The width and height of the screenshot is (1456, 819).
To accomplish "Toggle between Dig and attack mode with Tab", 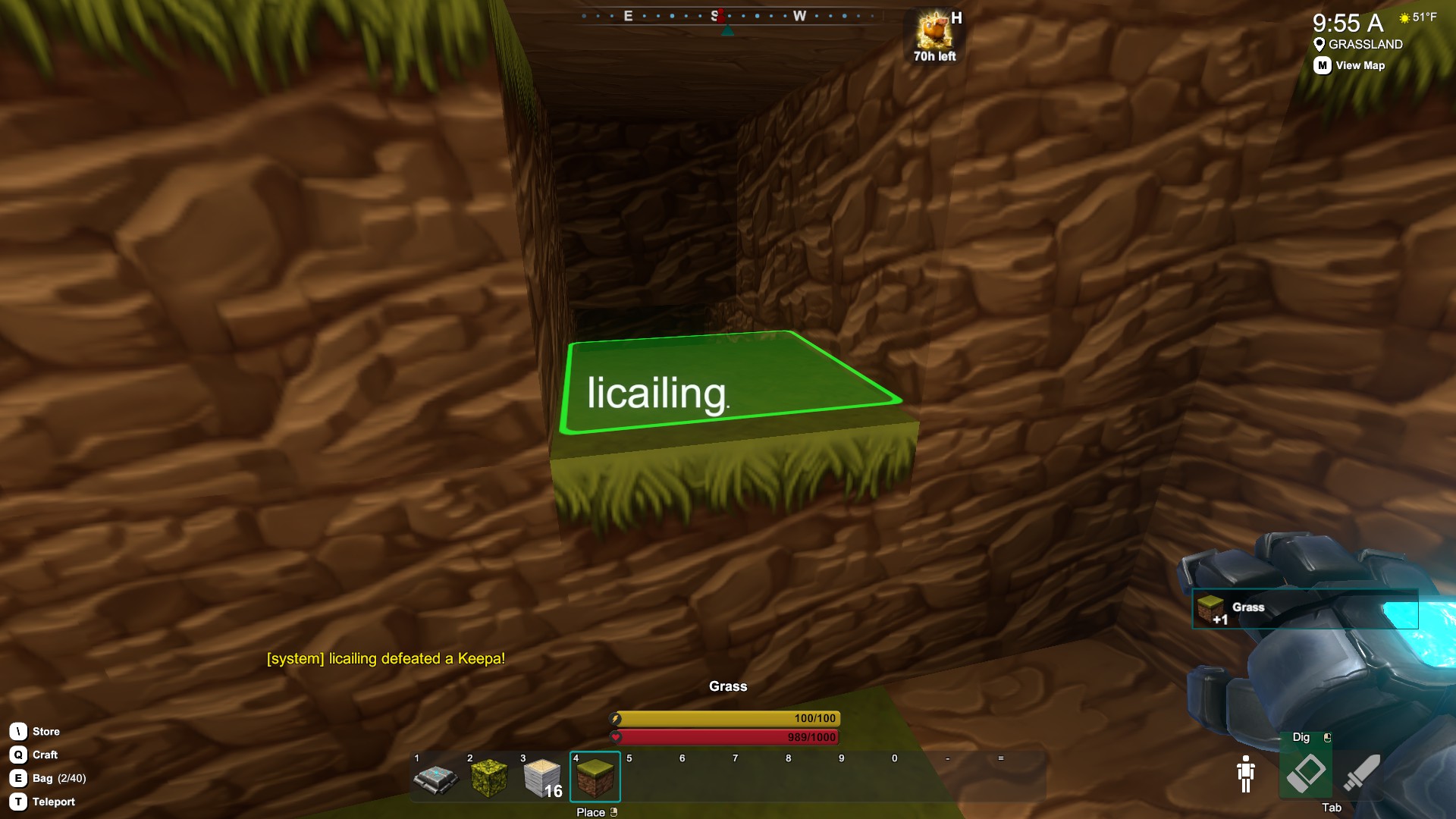I will [x=1332, y=808].
